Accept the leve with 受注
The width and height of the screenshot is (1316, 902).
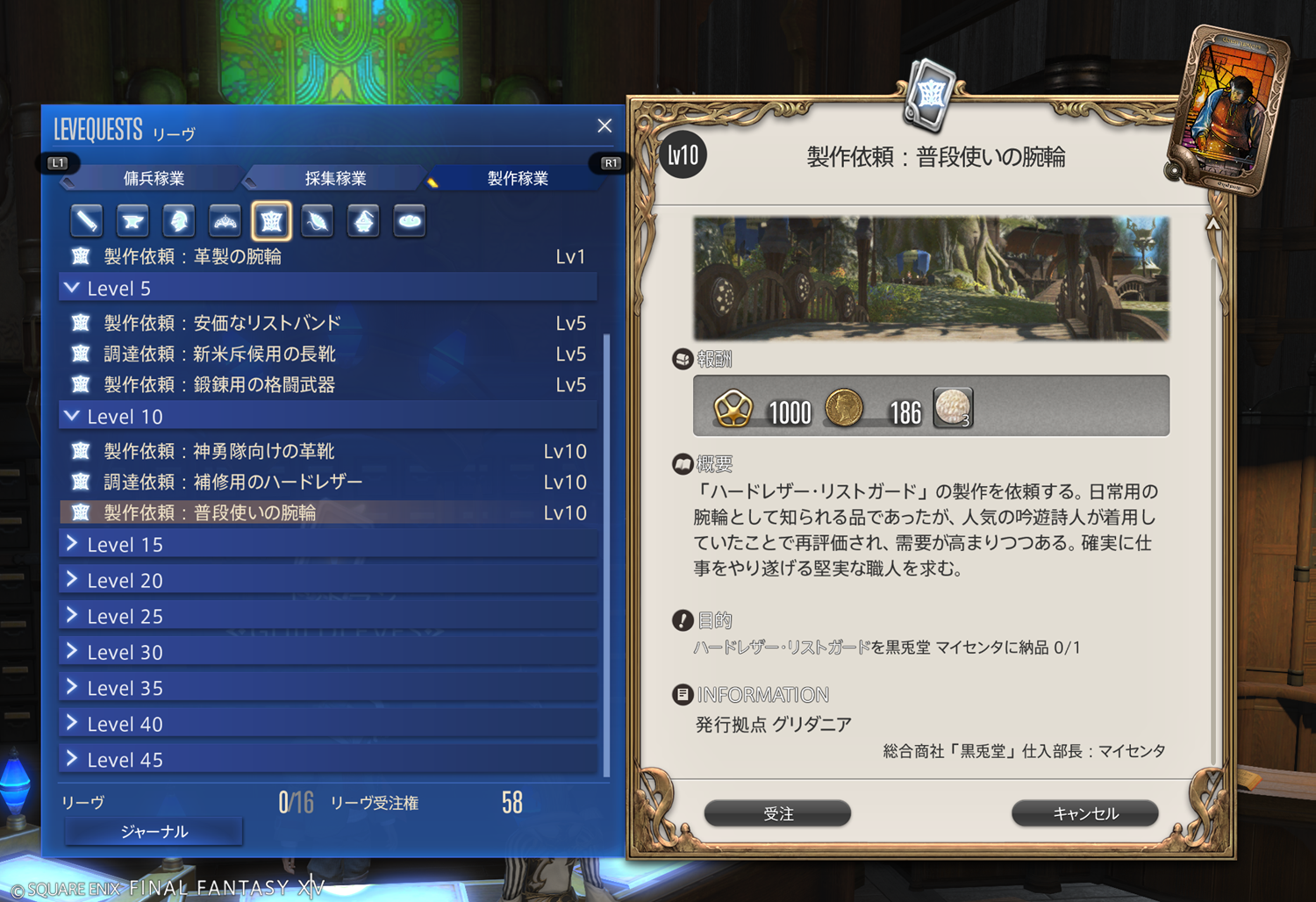(x=777, y=813)
